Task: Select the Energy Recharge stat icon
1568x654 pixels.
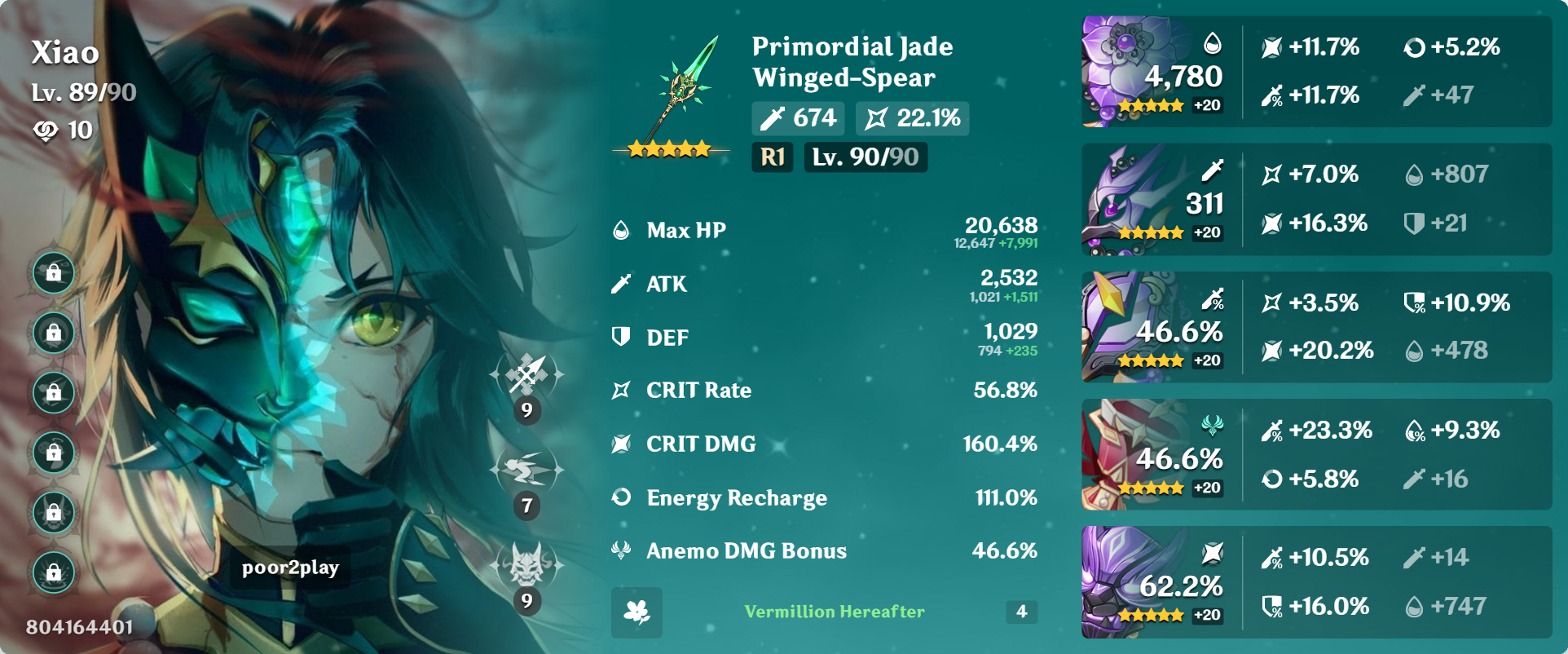Action: (x=620, y=497)
